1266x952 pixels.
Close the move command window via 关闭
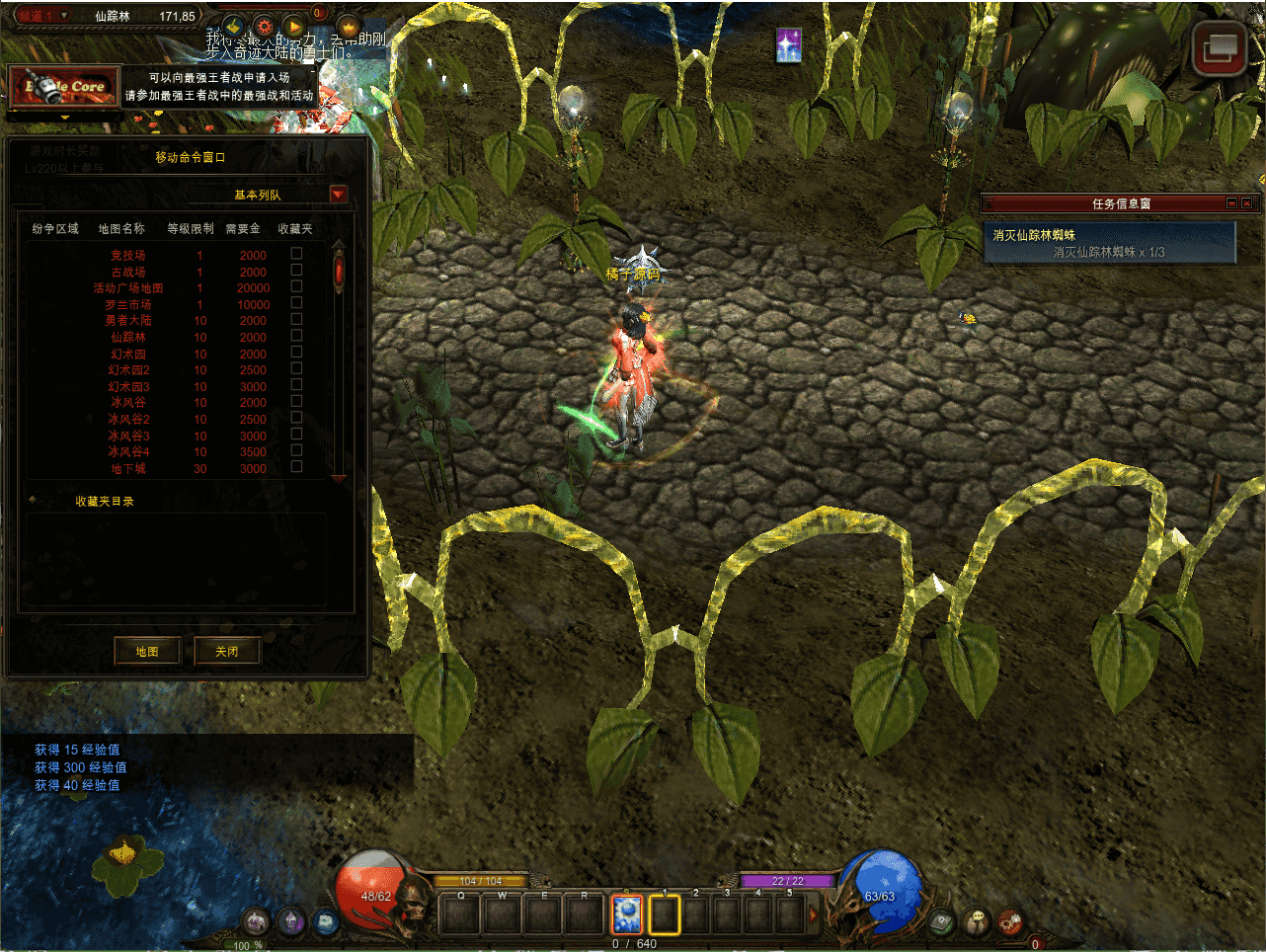click(227, 651)
